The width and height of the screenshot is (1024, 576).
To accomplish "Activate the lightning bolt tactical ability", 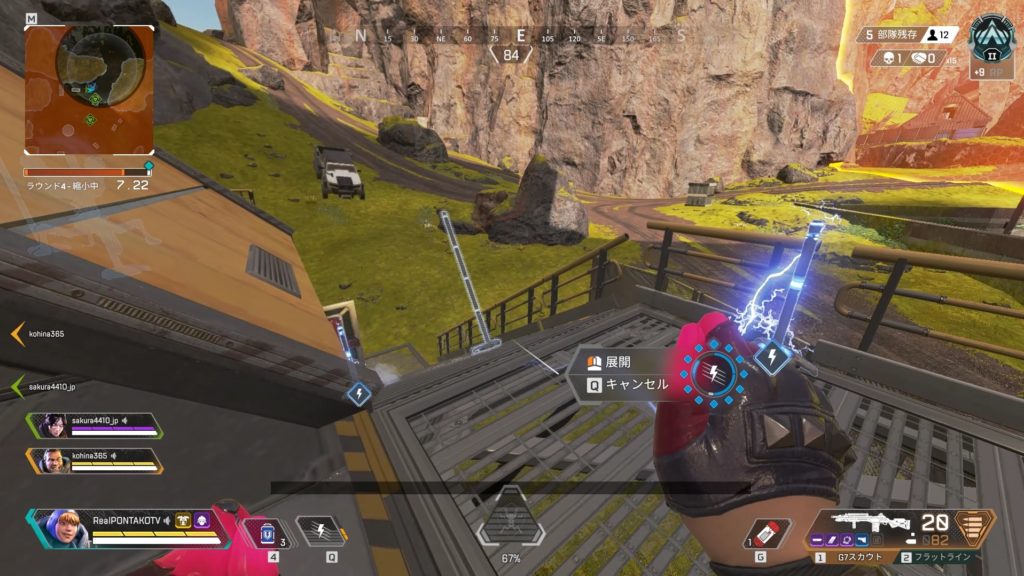I will tap(318, 529).
